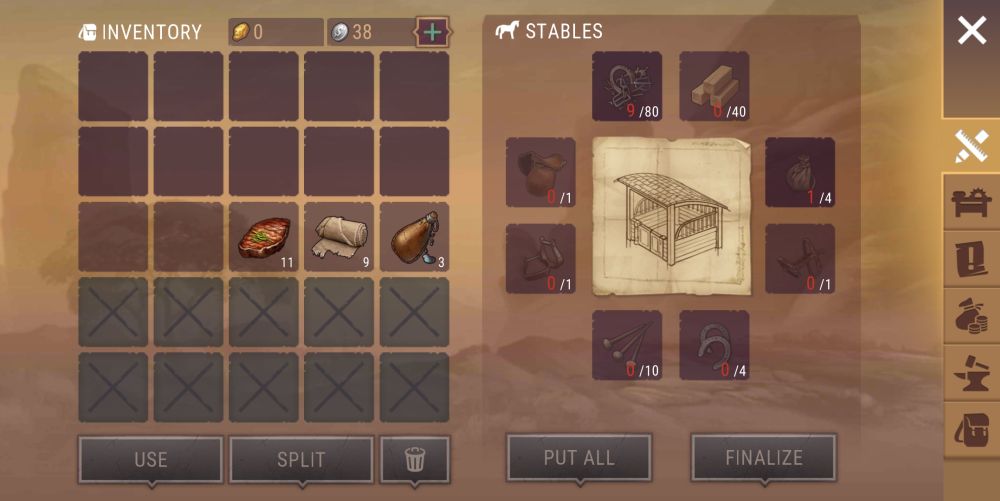The height and width of the screenshot is (501, 1000).
Task: Select the leather waterskin in inventory
Action: pyautogui.click(x=414, y=237)
